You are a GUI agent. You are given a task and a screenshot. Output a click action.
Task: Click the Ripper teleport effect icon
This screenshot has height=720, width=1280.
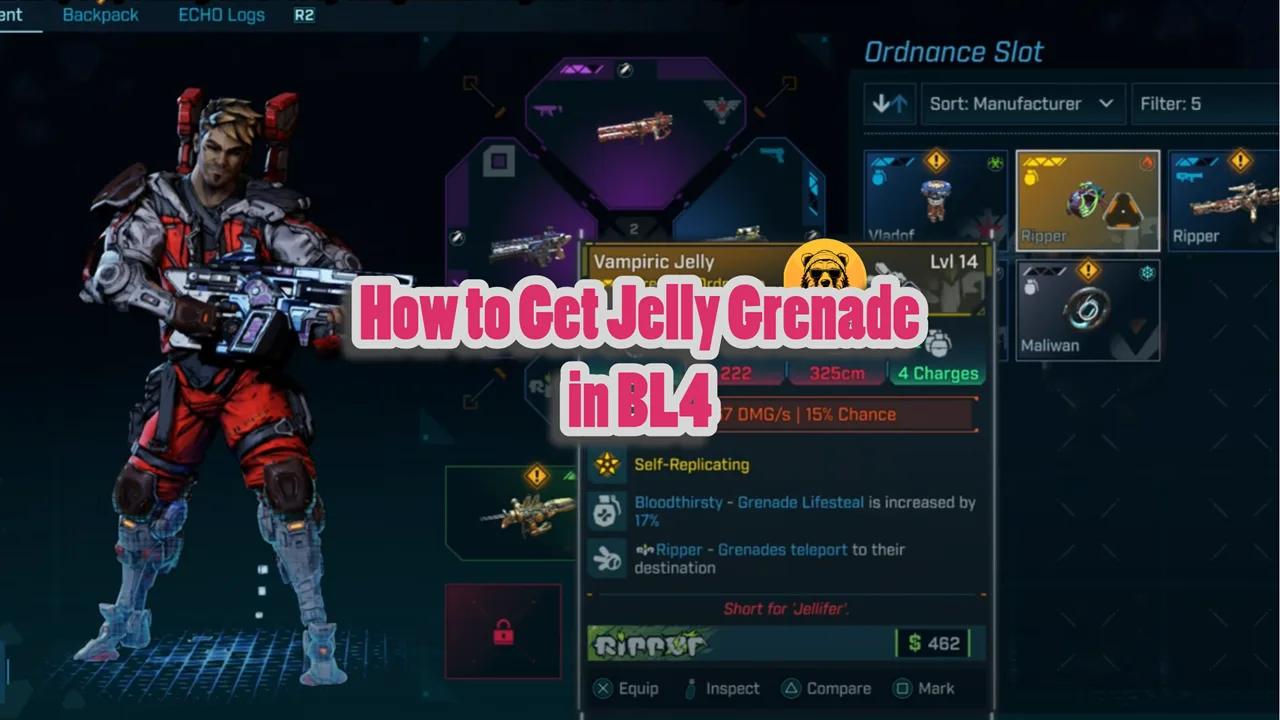point(606,558)
